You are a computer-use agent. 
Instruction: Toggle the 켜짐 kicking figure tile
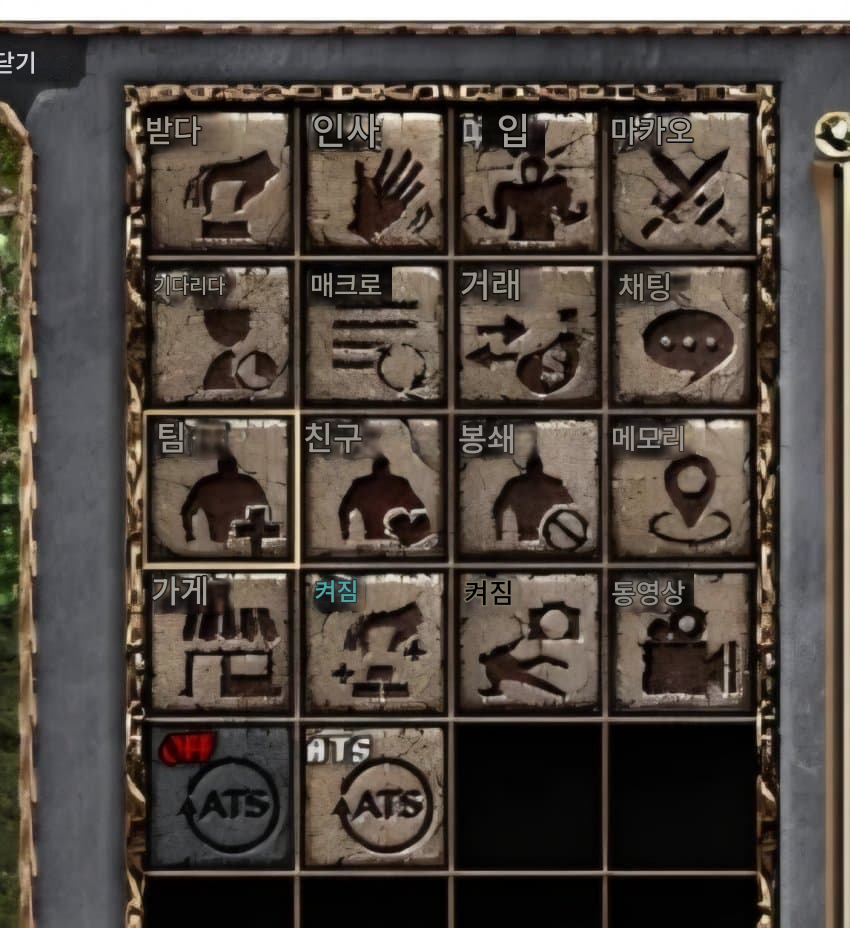point(529,642)
